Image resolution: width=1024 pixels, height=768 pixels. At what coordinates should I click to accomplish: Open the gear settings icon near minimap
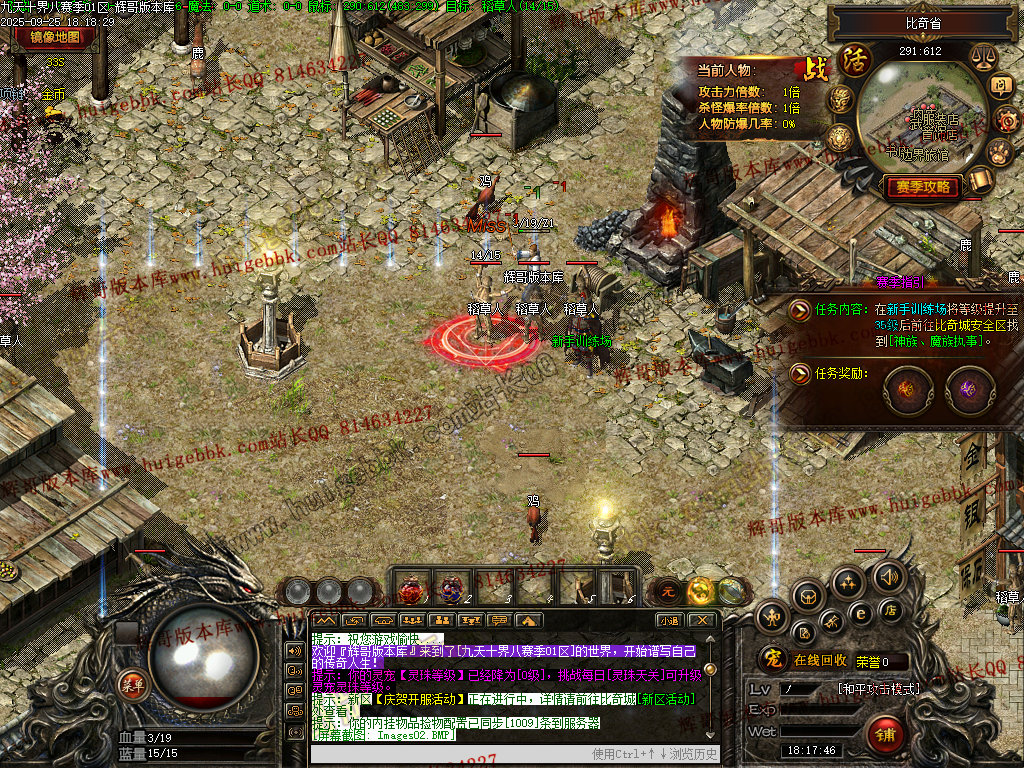click(1006, 120)
